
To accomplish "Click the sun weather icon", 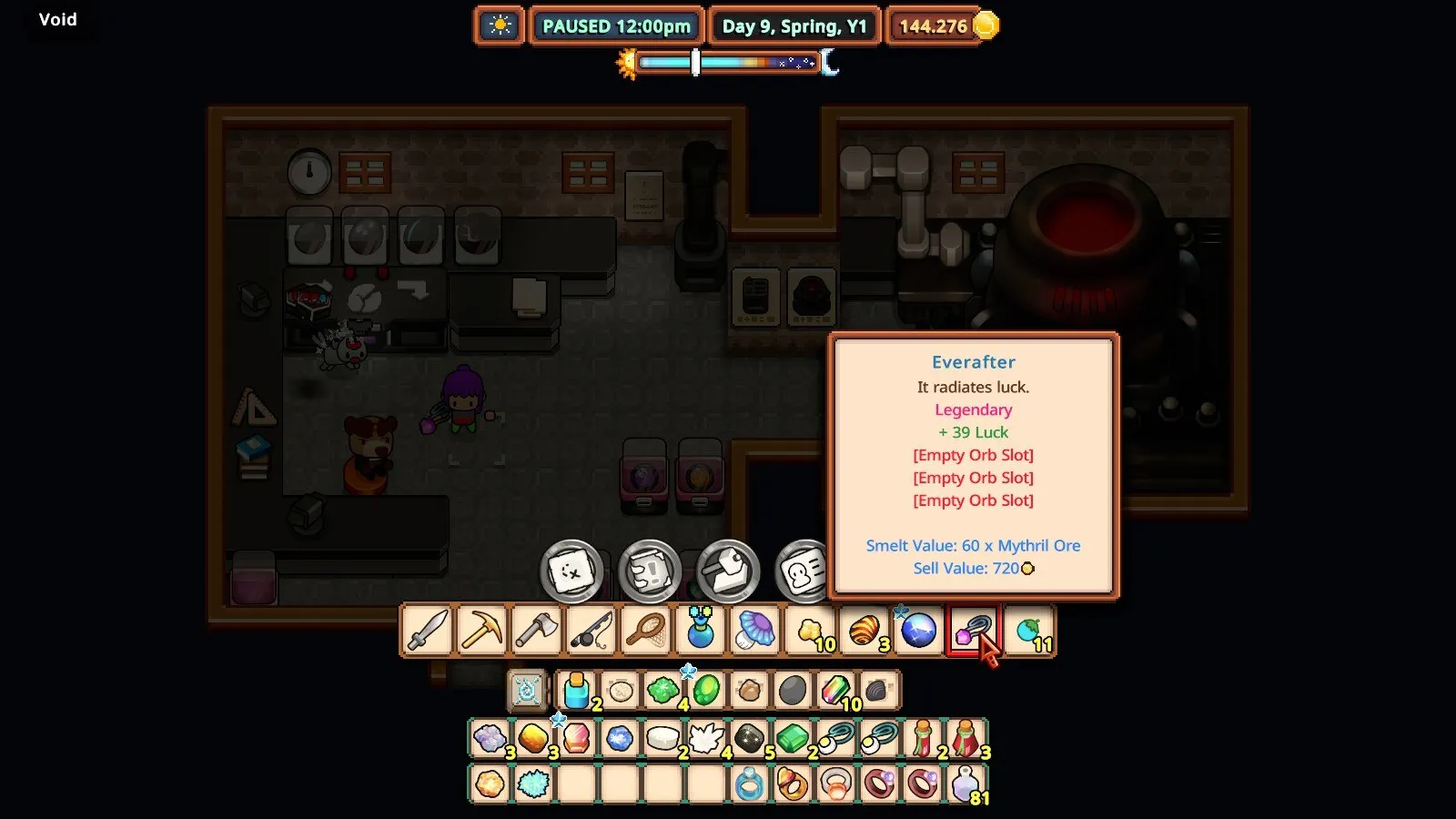I will tap(500, 25).
